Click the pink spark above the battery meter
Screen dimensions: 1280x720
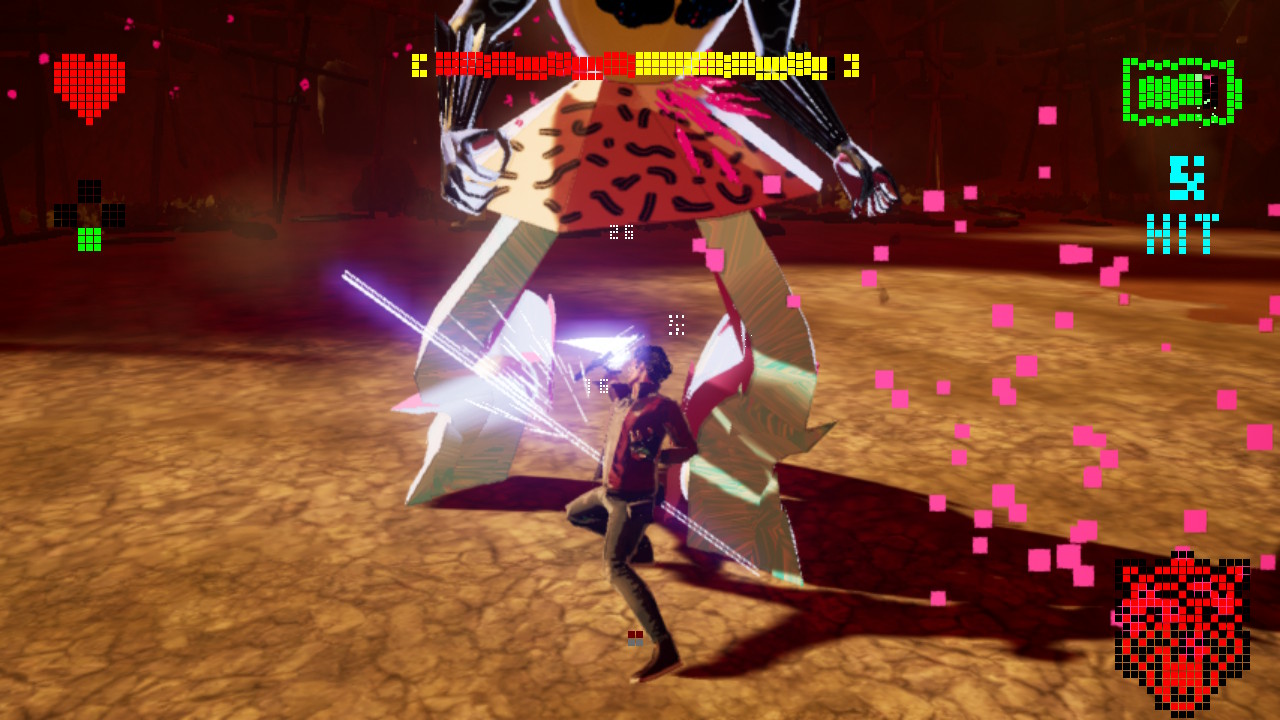coord(1207,79)
